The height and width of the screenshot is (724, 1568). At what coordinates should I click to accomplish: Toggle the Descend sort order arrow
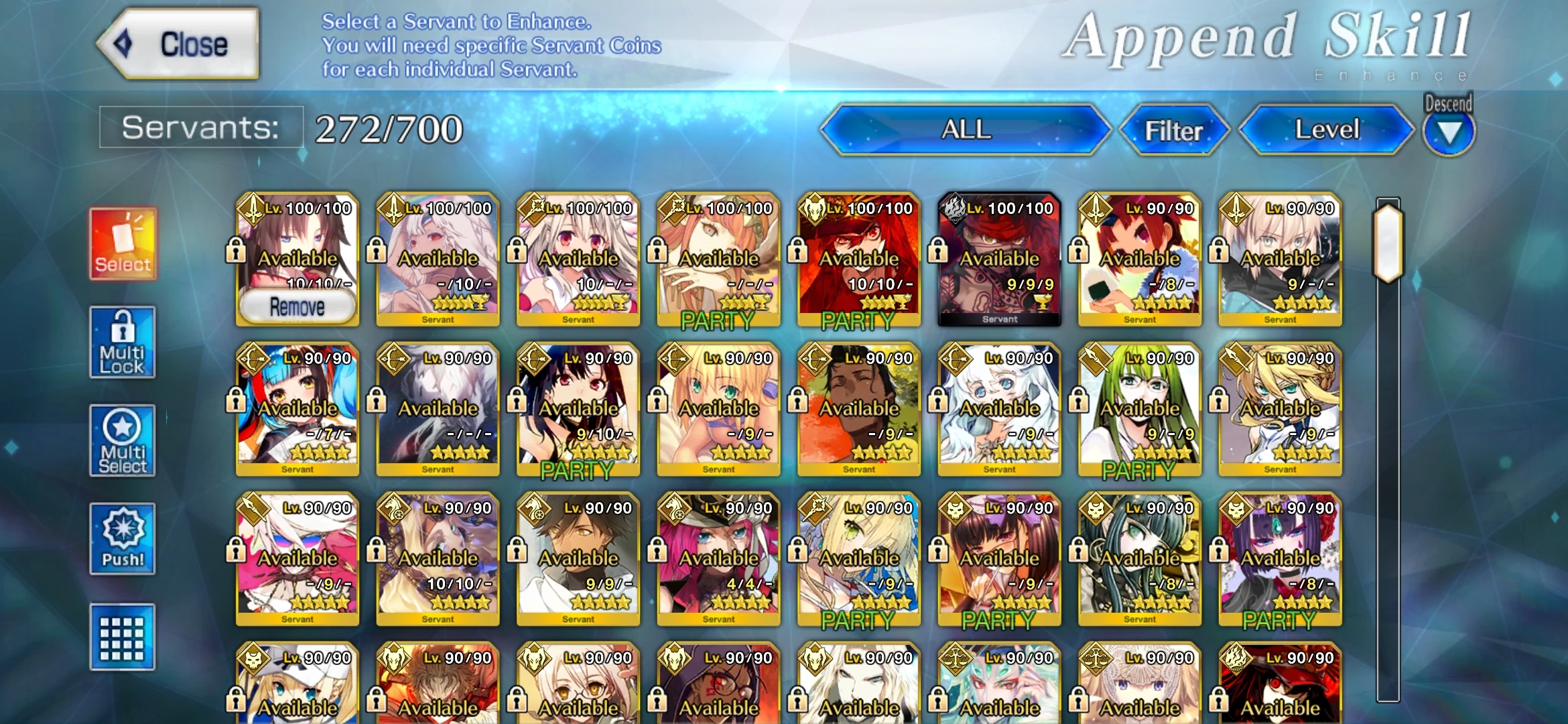point(1449,131)
